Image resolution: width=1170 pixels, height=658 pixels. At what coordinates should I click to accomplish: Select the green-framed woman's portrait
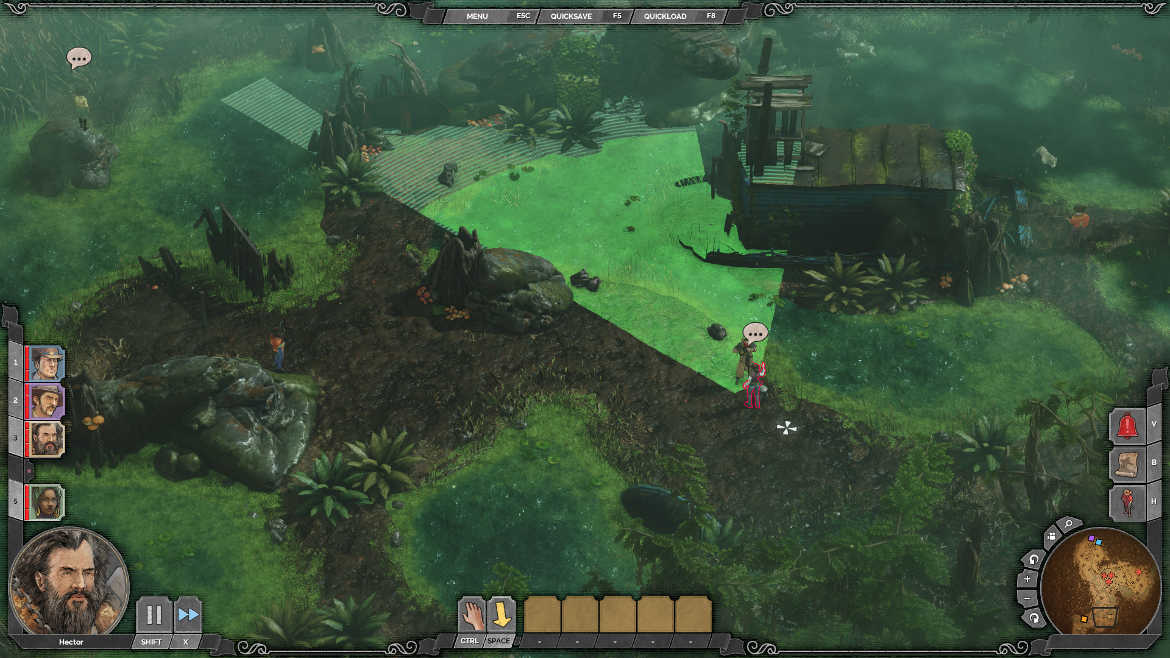(46, 501)
